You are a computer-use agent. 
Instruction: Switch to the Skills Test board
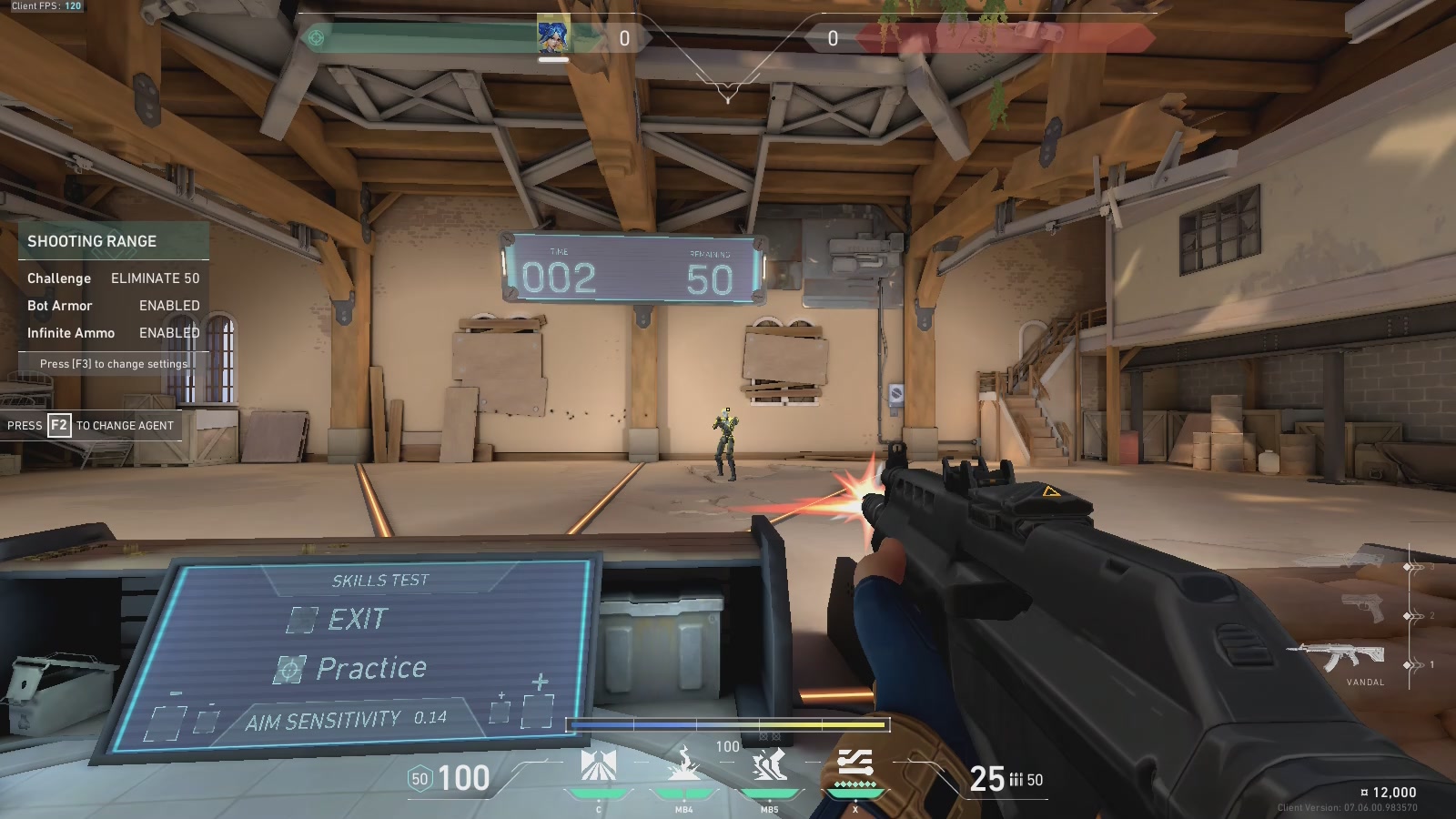point(379,580)
